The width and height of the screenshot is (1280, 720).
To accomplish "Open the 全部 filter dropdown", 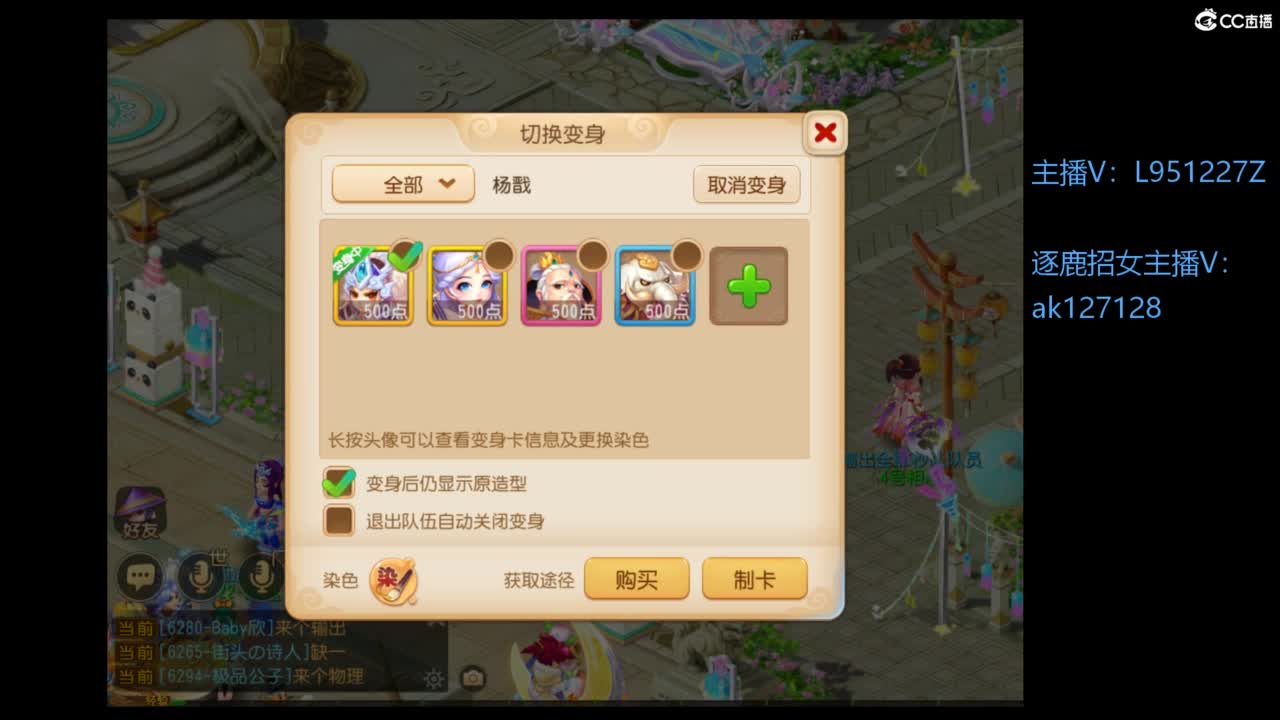I will click(402, 184).
